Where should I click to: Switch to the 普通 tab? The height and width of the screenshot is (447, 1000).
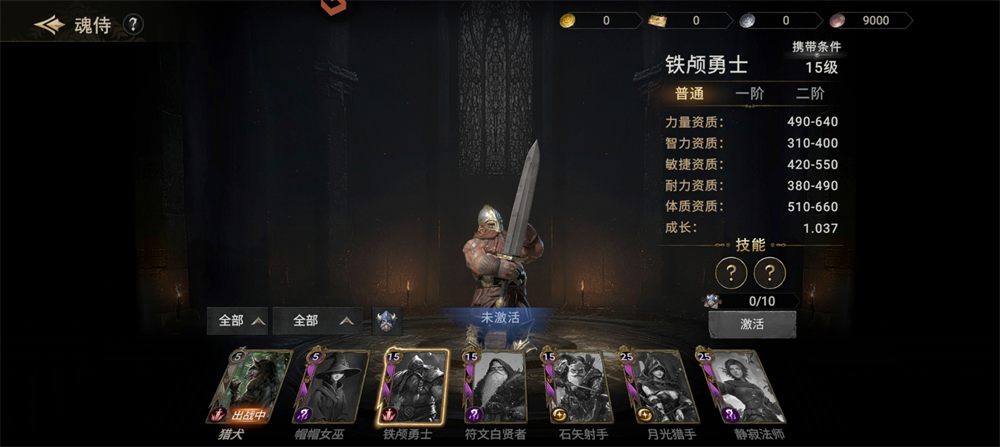[x=689, y=94]
